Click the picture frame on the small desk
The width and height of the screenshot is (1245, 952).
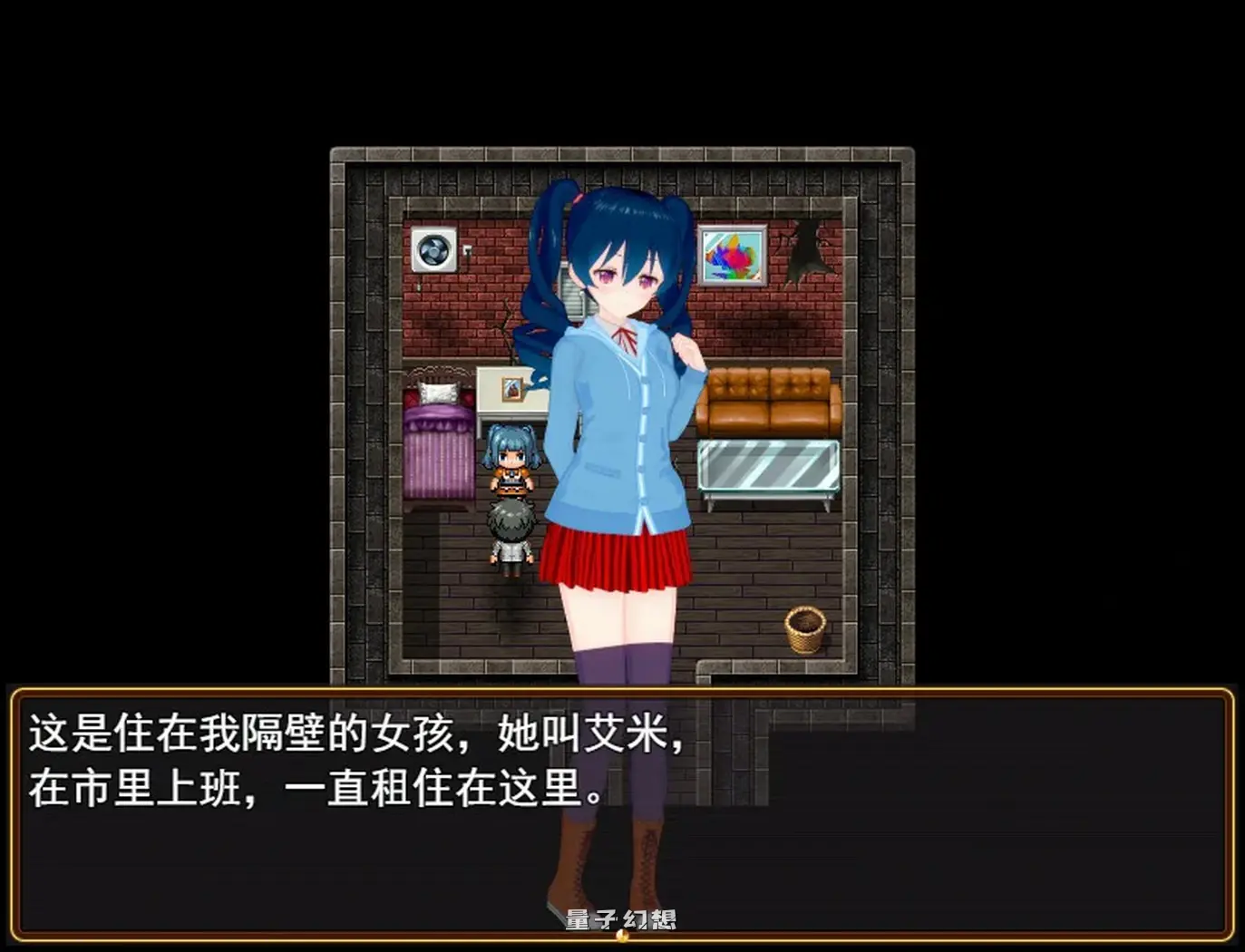point(512,390)
